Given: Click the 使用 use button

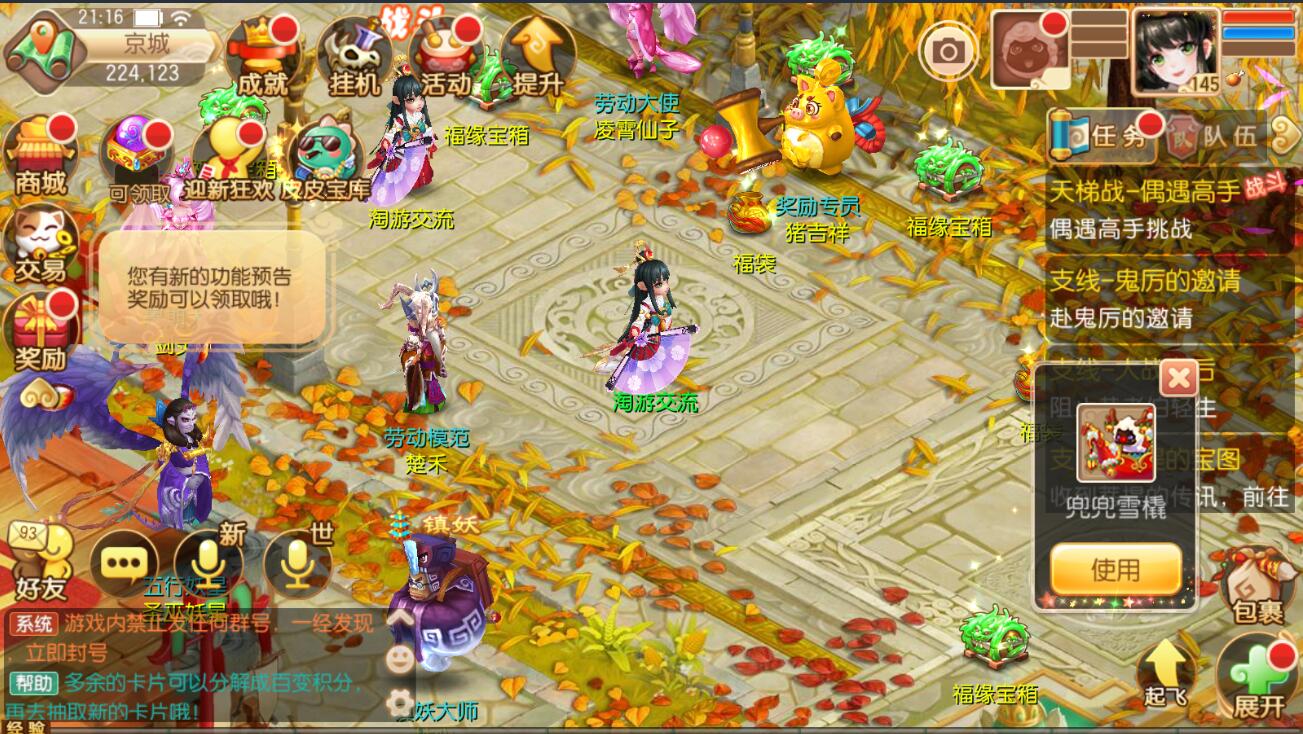Looking at the screenshot, I should 1115,569.
